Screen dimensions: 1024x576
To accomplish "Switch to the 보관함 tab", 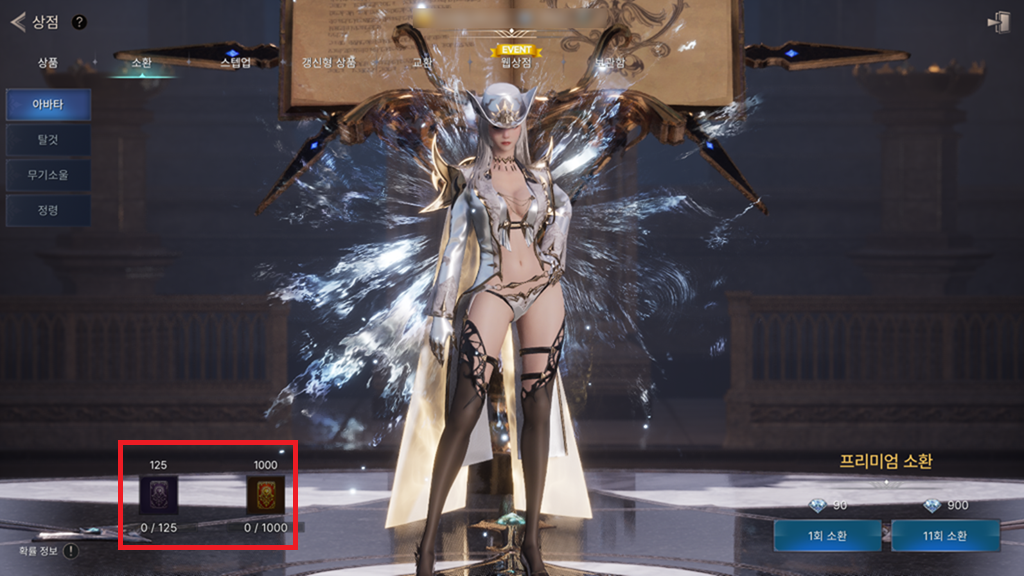I will click(x=609, y=62).
